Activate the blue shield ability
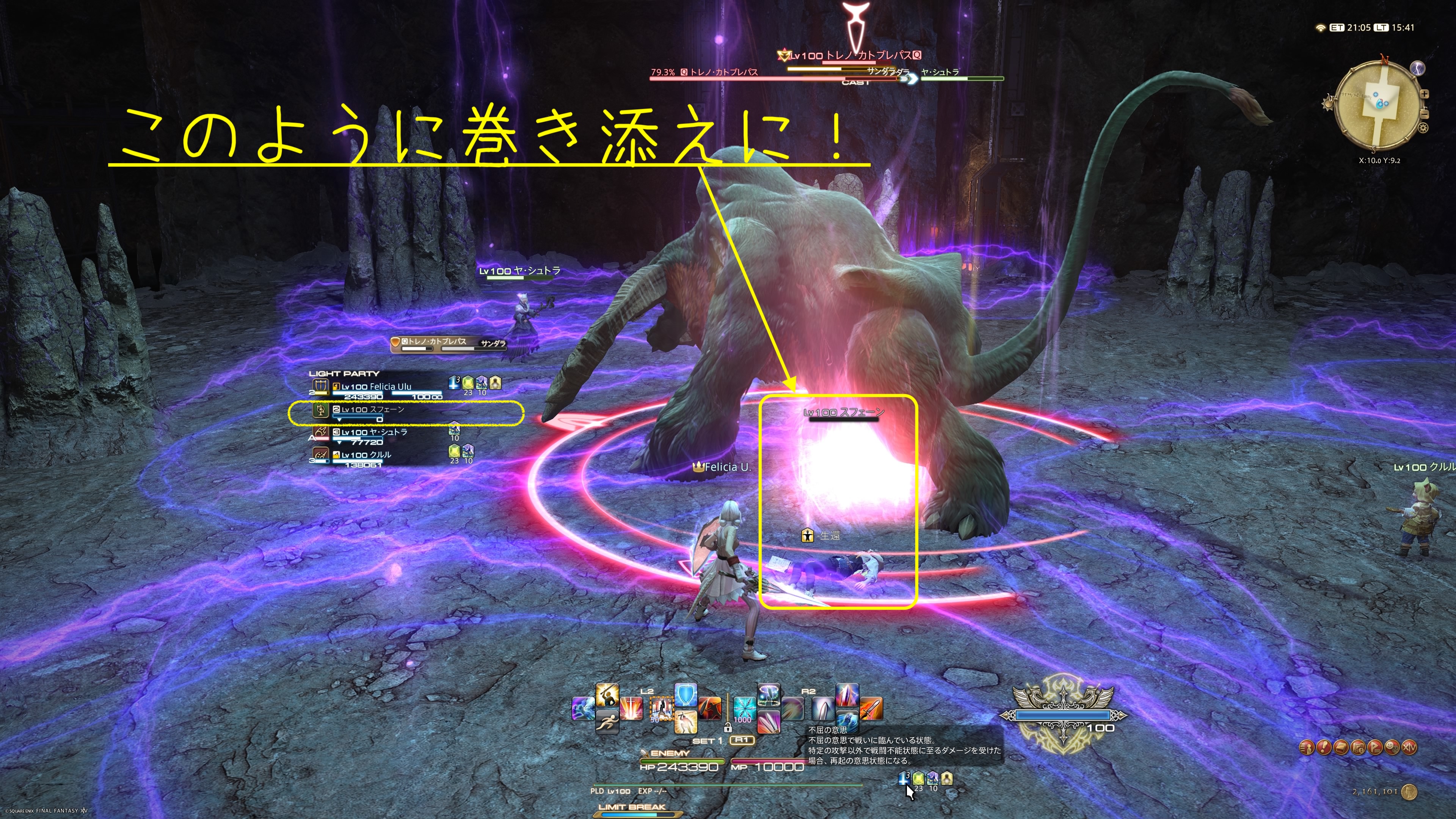The image size is (1456, 819). point(686,695)
